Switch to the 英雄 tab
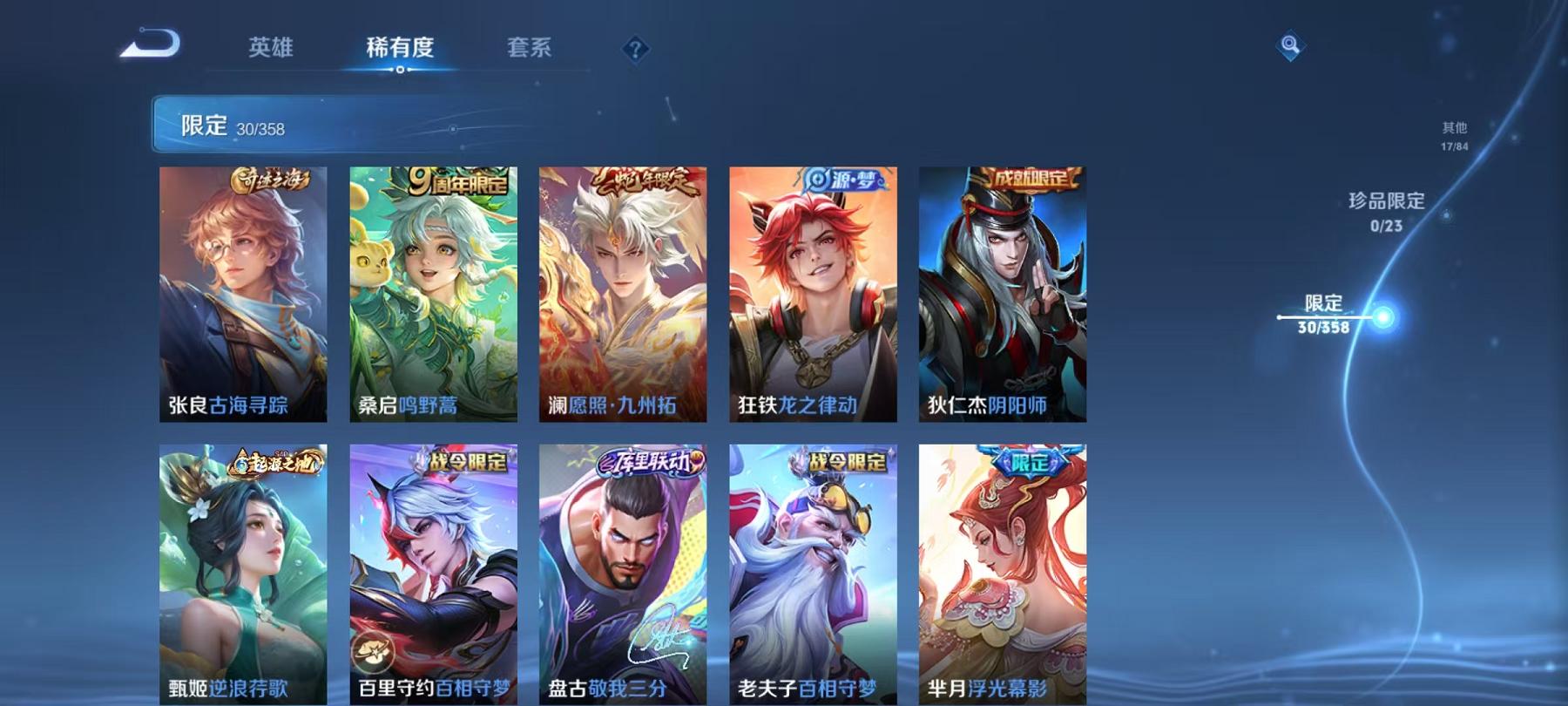Viewport: 1568px width, 706px height. coord(271,50)
